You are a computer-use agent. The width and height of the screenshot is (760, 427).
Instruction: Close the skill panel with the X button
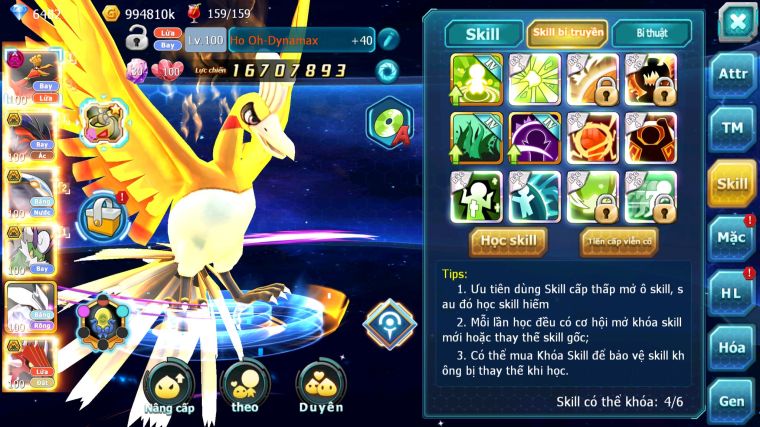pos(736,22)
